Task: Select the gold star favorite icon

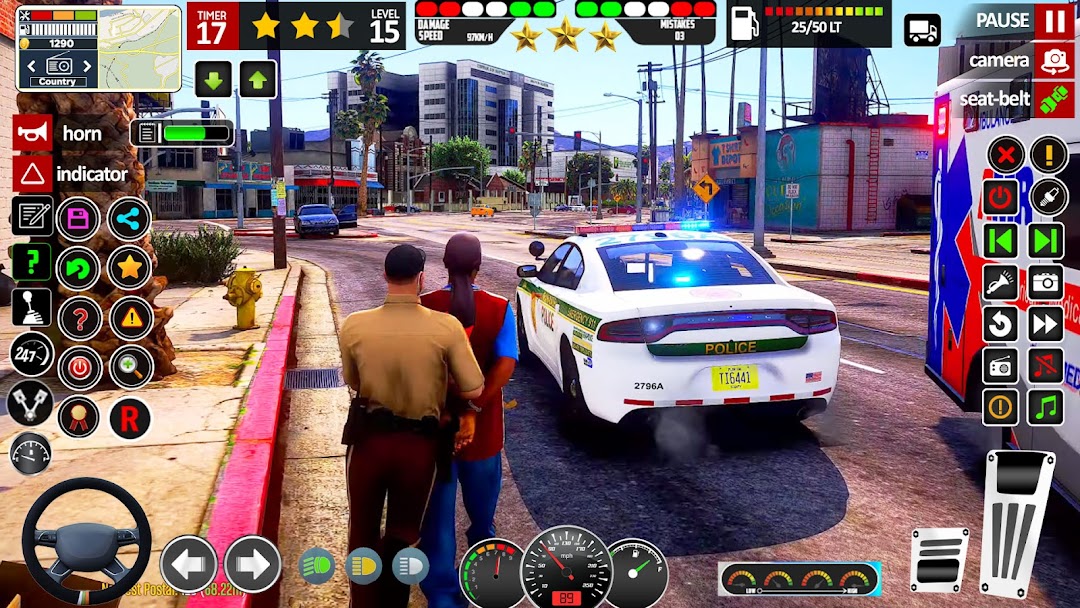Action: (x=129, y=268)
